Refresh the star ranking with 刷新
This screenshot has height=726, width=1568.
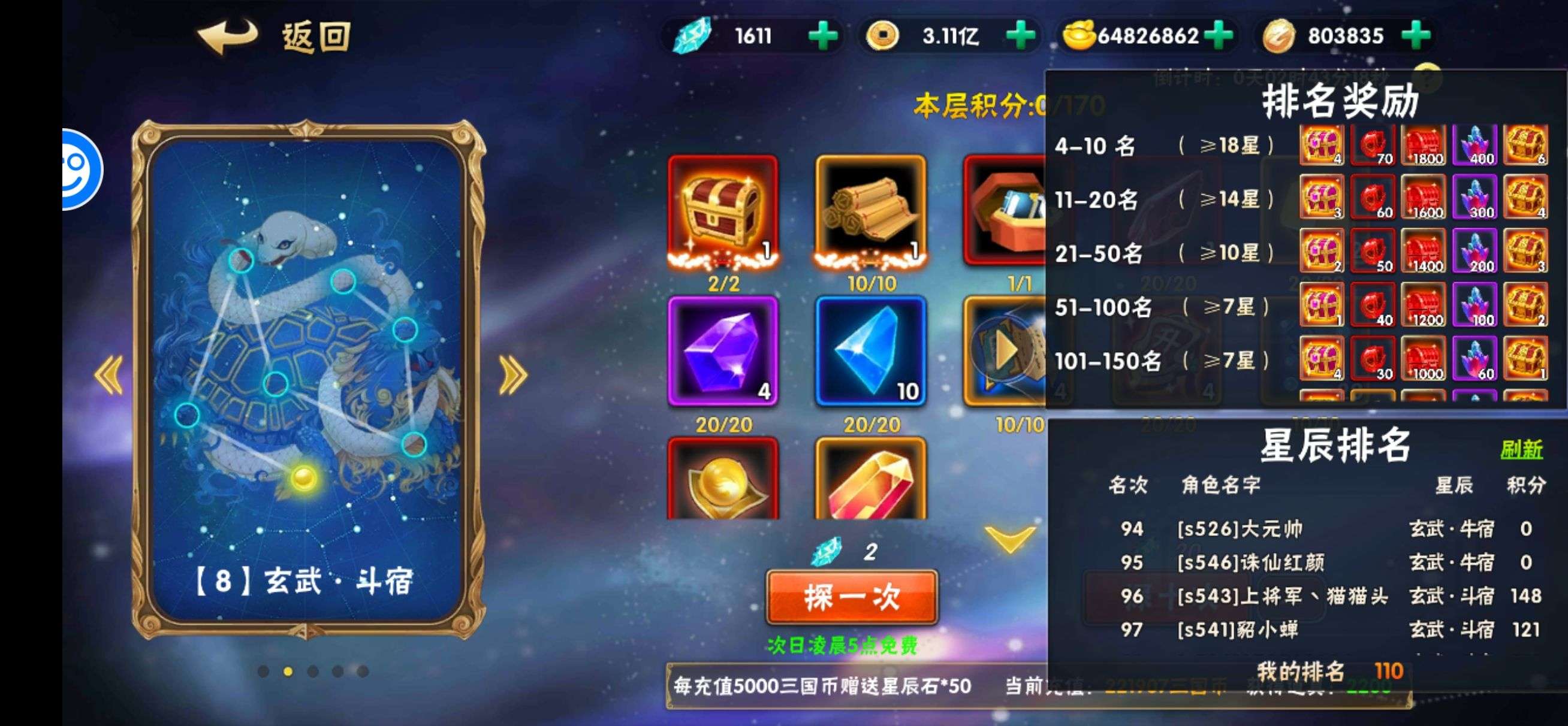pyautogui.click(x=1521, y=450)
